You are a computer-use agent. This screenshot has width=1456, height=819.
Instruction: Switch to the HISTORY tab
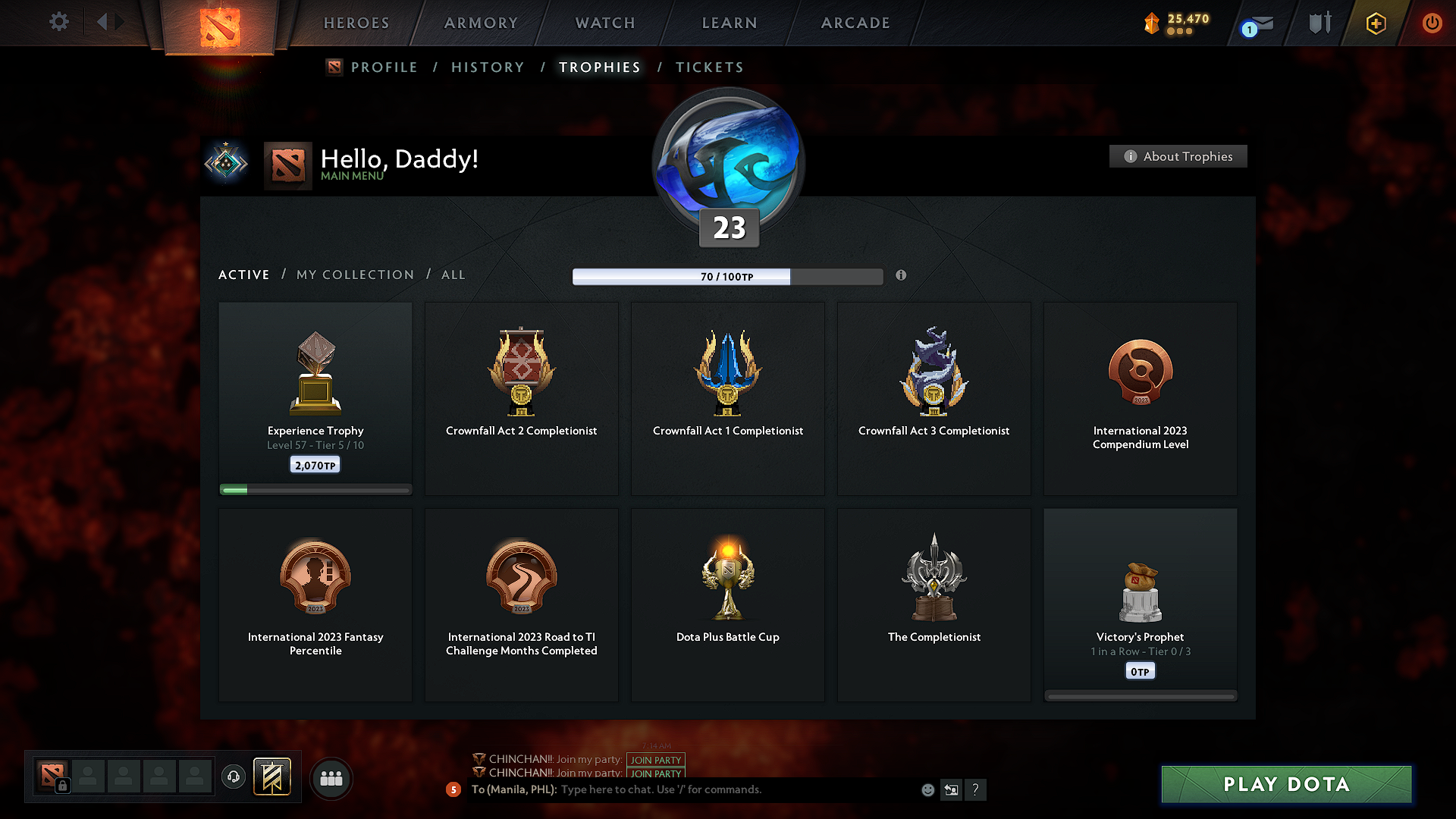488,67
